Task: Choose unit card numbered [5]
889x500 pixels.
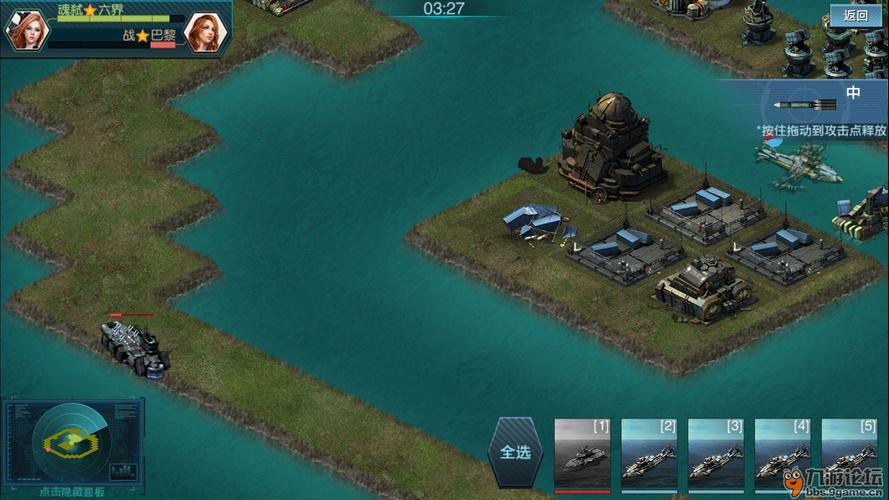Action: [849, 453]
